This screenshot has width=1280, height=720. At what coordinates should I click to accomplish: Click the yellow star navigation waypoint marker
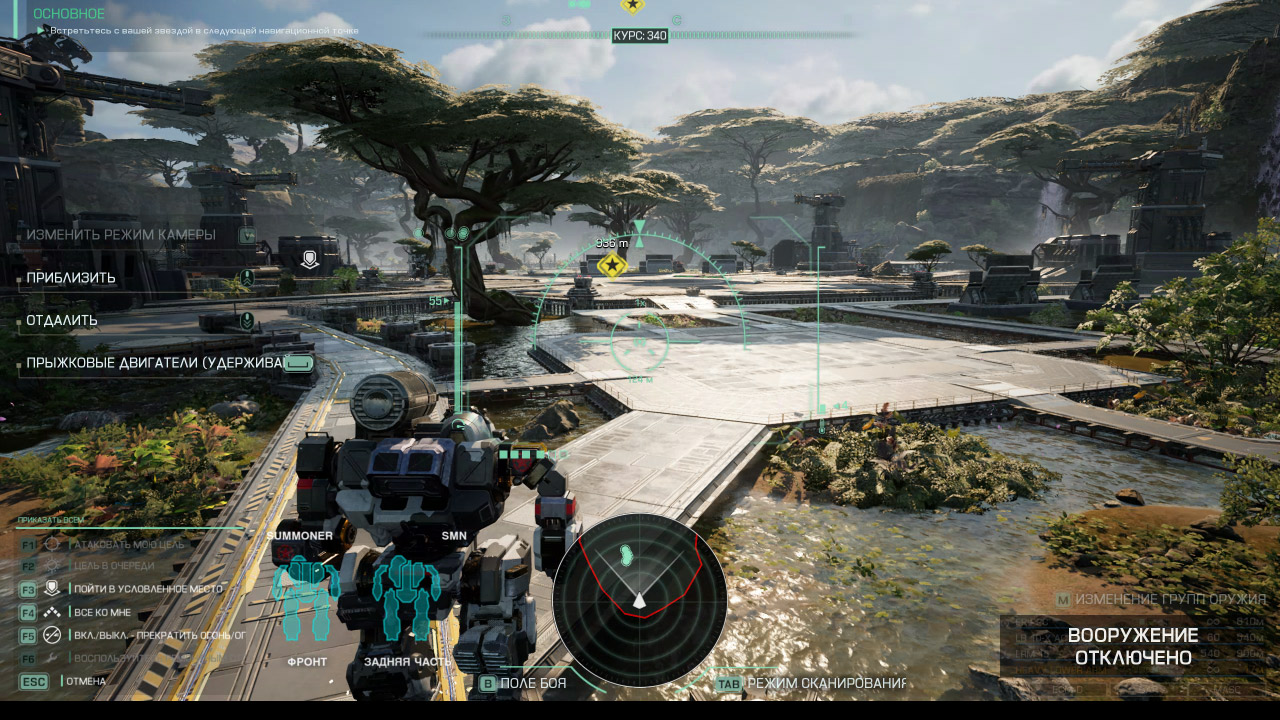pos(612,265)
